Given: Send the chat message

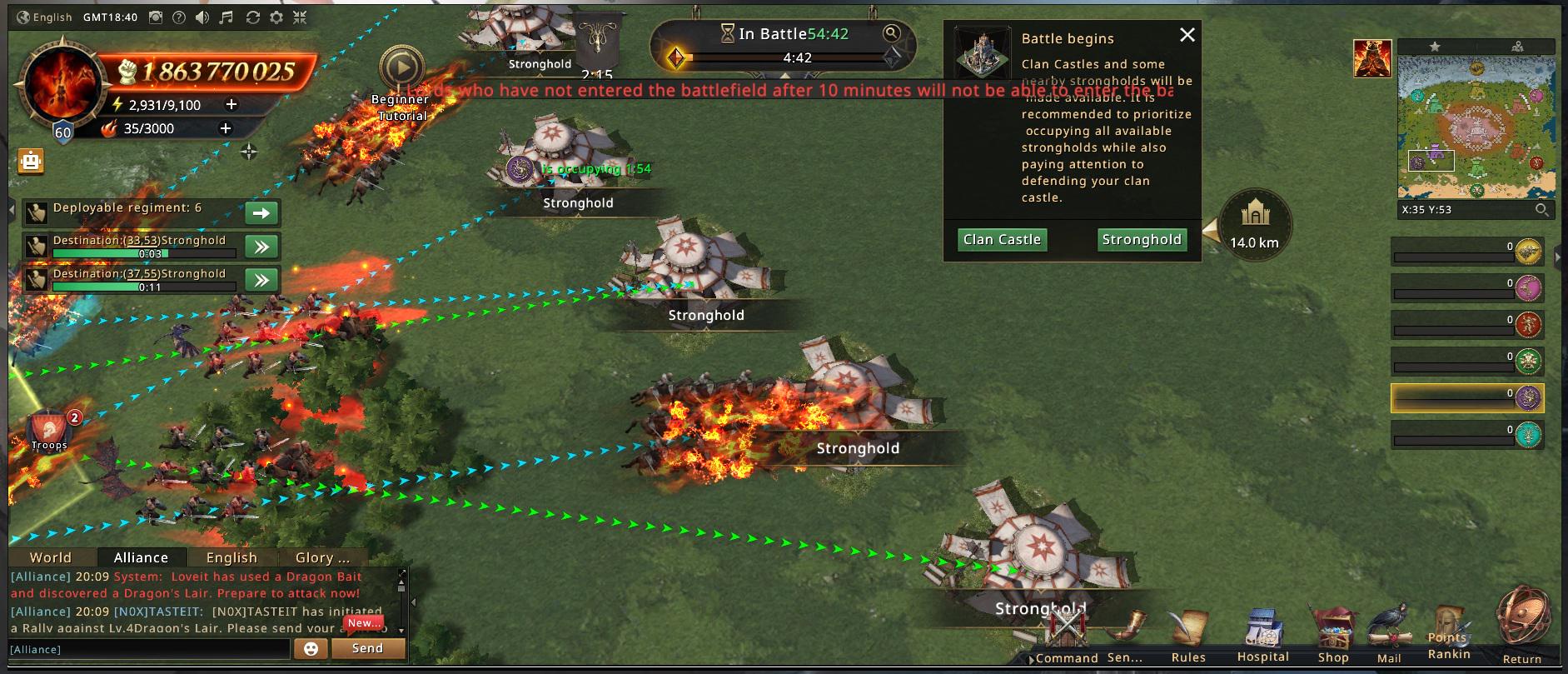Looking at the screenshot, I should coord(367,648).
